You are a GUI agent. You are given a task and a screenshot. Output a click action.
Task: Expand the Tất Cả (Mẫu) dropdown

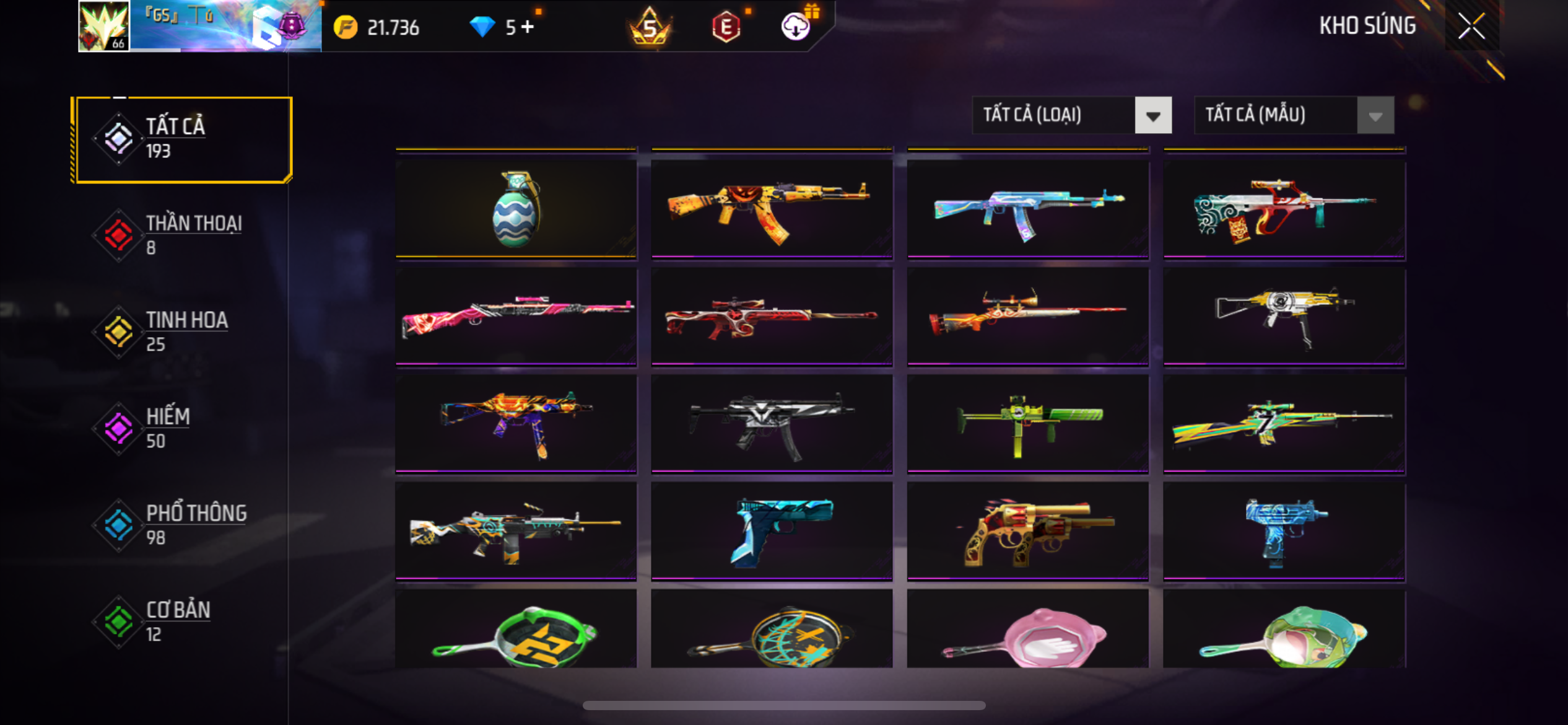point(1294,115)
